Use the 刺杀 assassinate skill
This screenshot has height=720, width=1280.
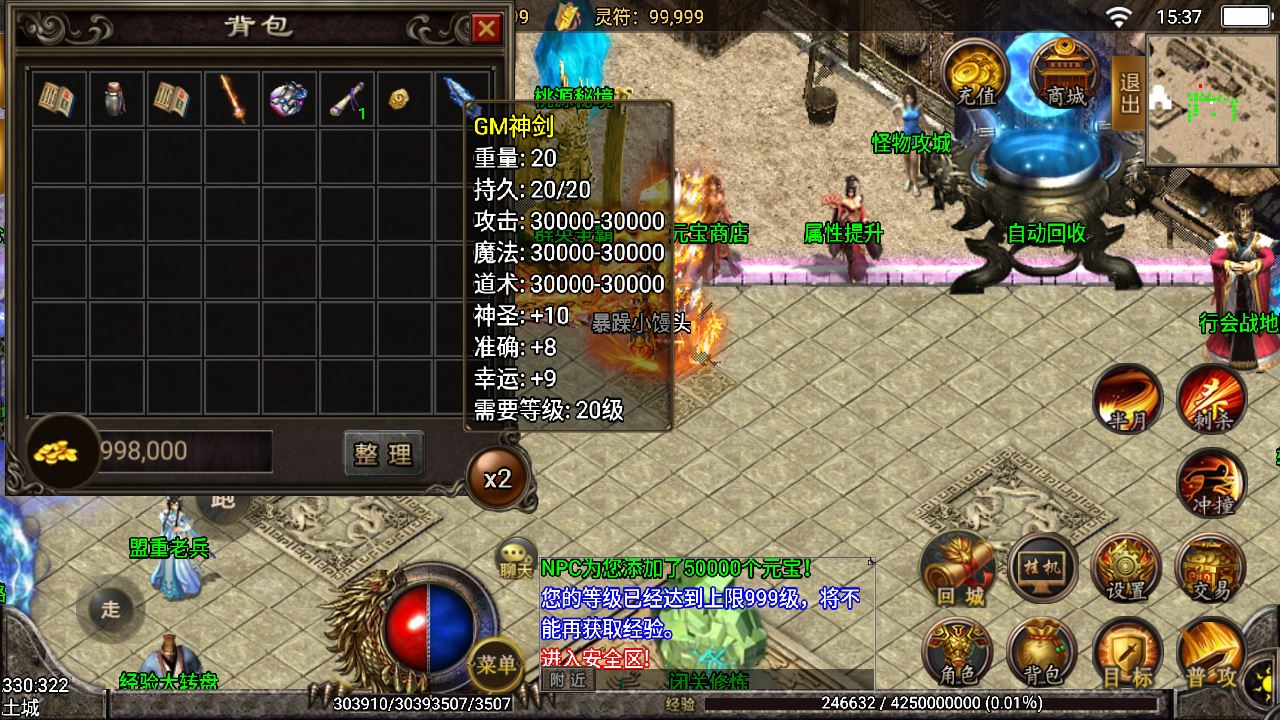pos(1210,397)
